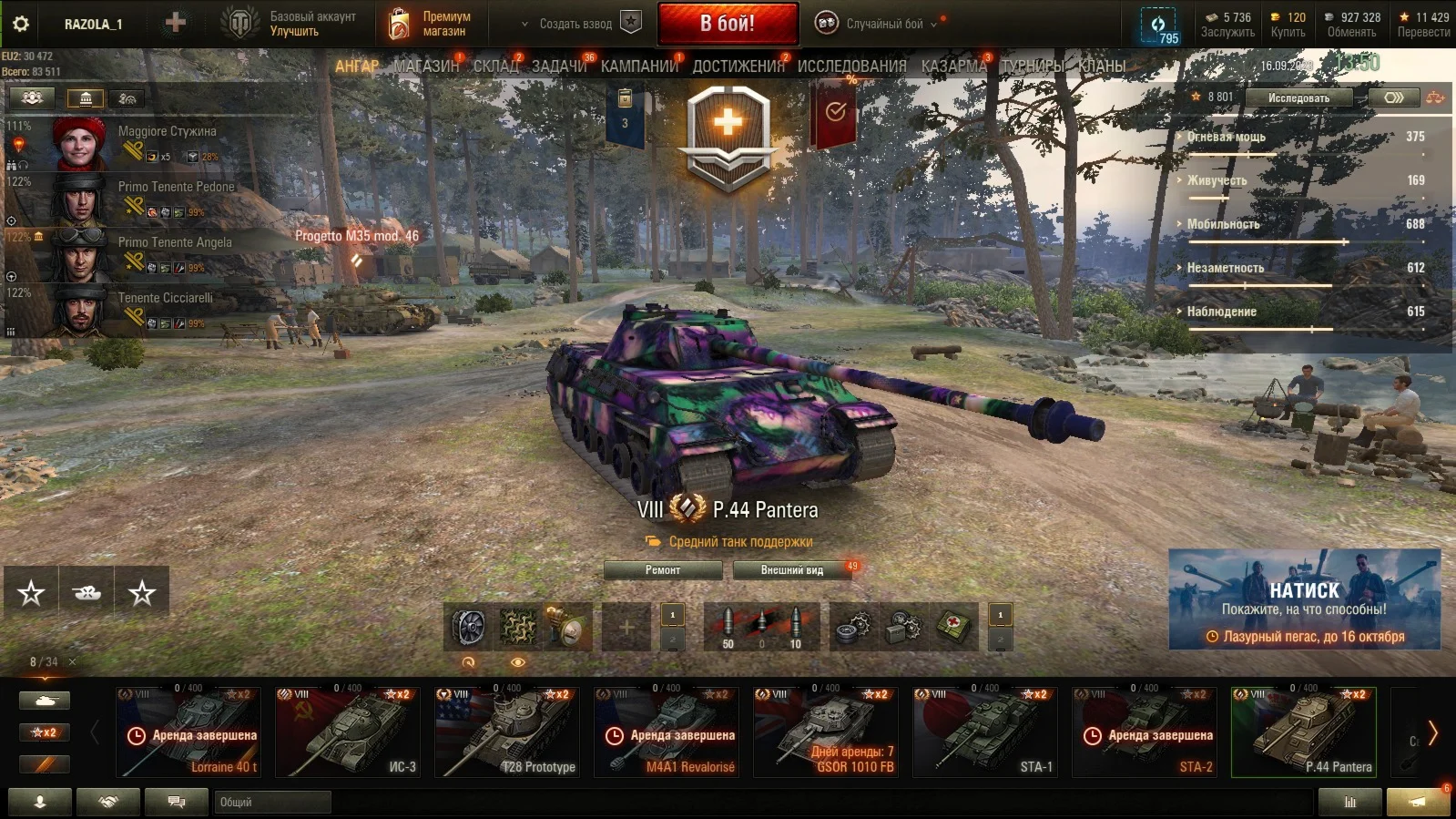Open the settings gear menu
The image size is (1456, 819).
[x=21, y=24]
